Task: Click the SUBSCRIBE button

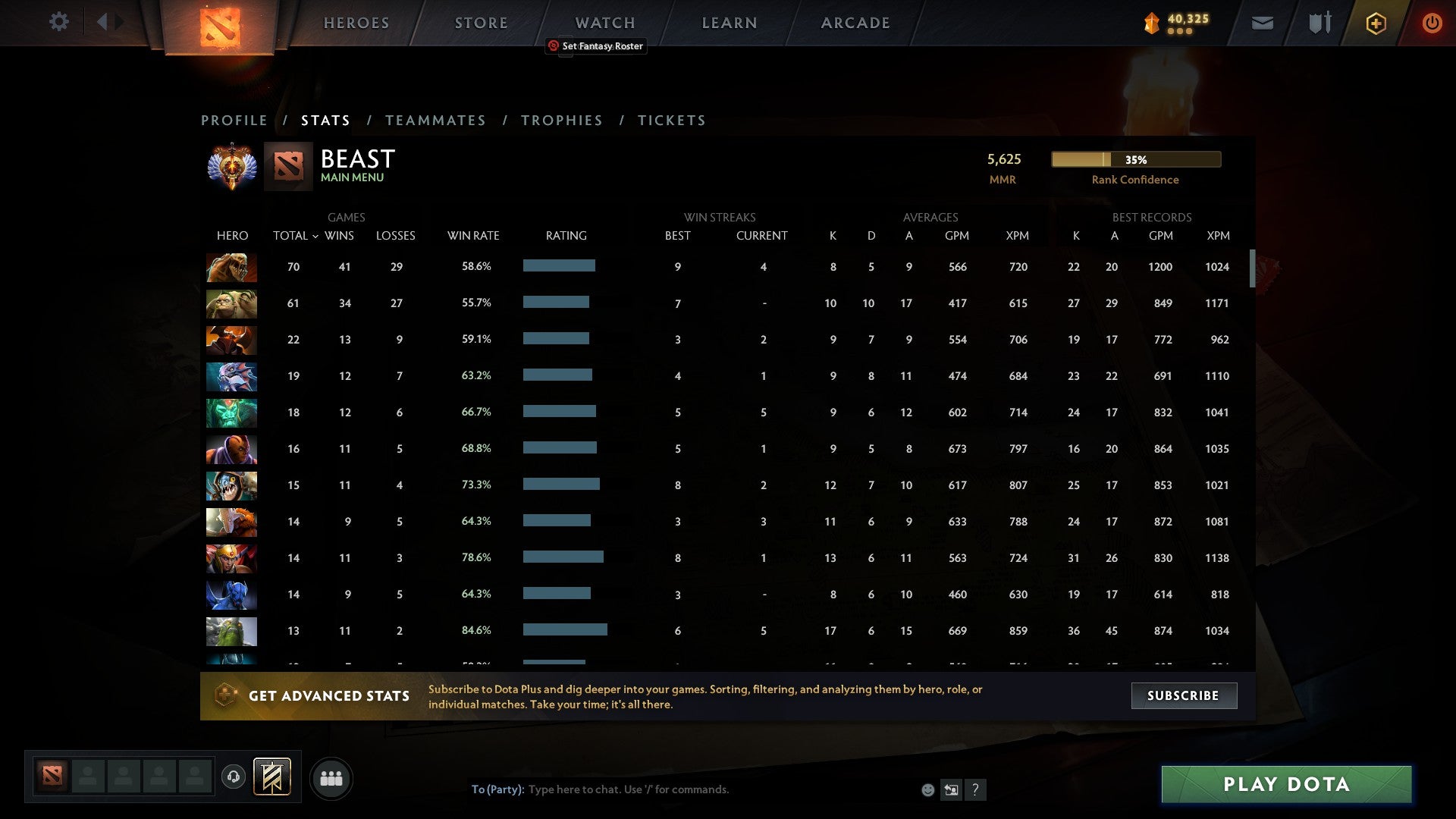Action: coord(1183,695)
